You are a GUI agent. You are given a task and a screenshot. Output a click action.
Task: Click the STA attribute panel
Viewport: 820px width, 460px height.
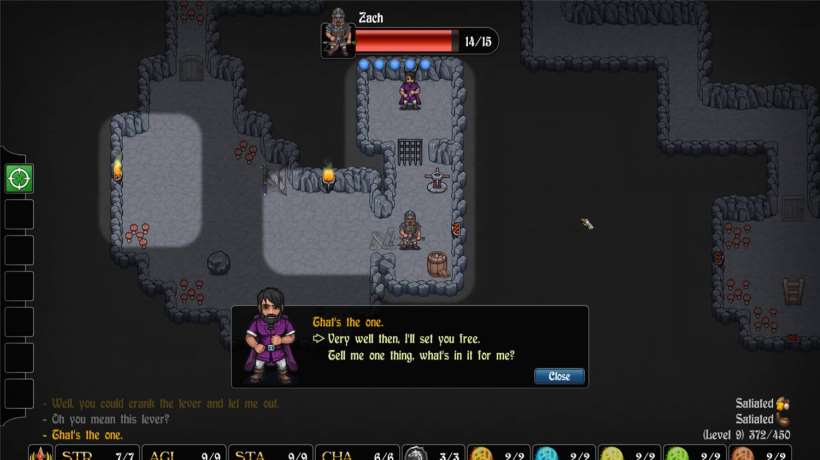click(x=271, y=454)
